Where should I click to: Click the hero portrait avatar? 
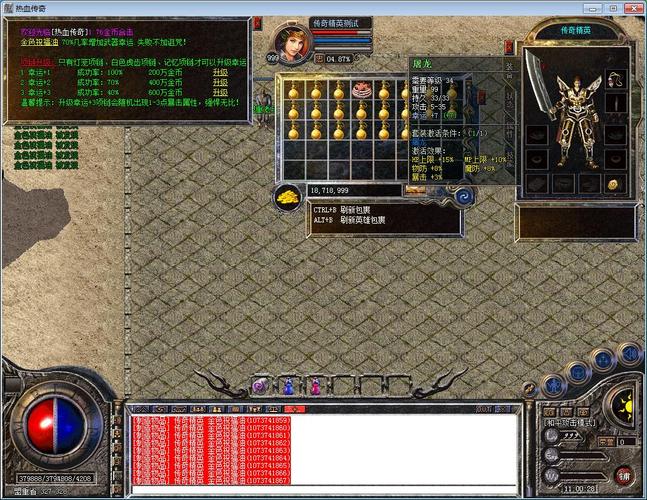pos(294,42)
